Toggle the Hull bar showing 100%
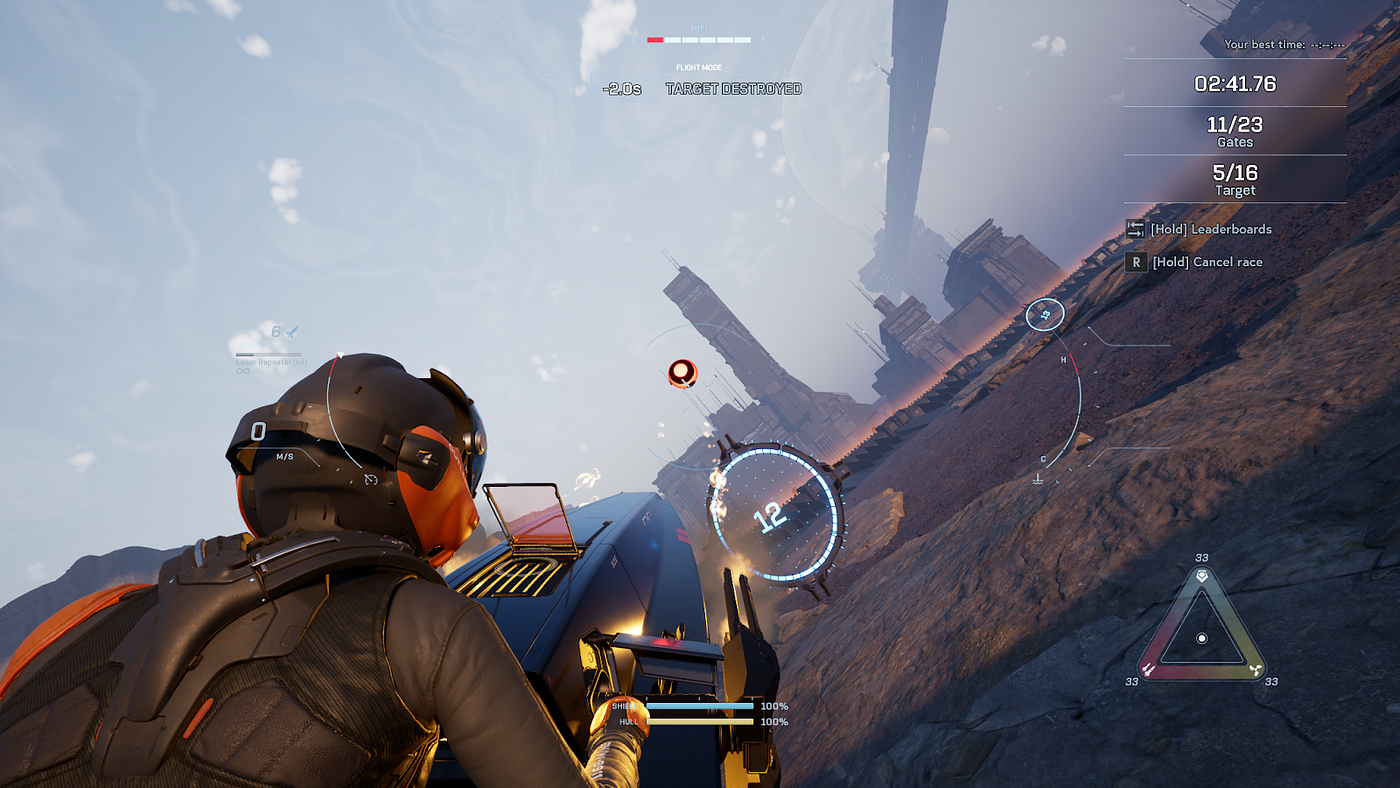The width and height of the screenshot is (1400, 788). 700,720
